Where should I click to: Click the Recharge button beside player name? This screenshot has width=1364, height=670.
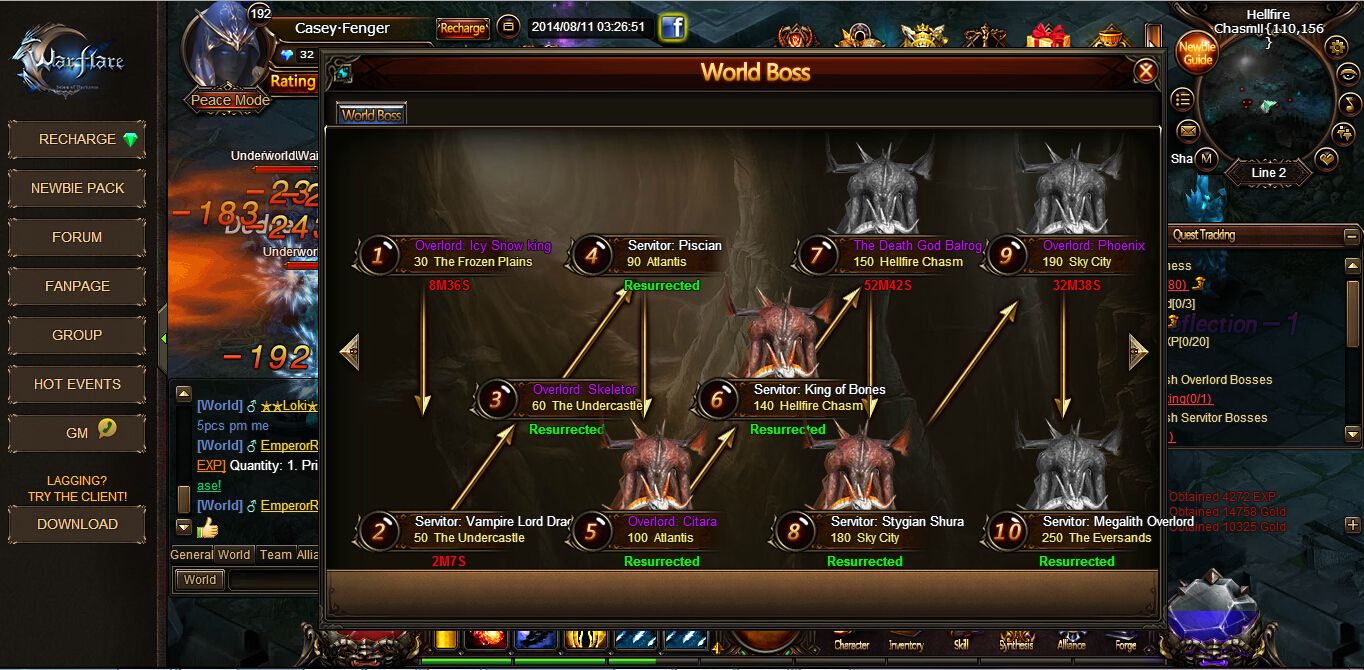[462, 29]
